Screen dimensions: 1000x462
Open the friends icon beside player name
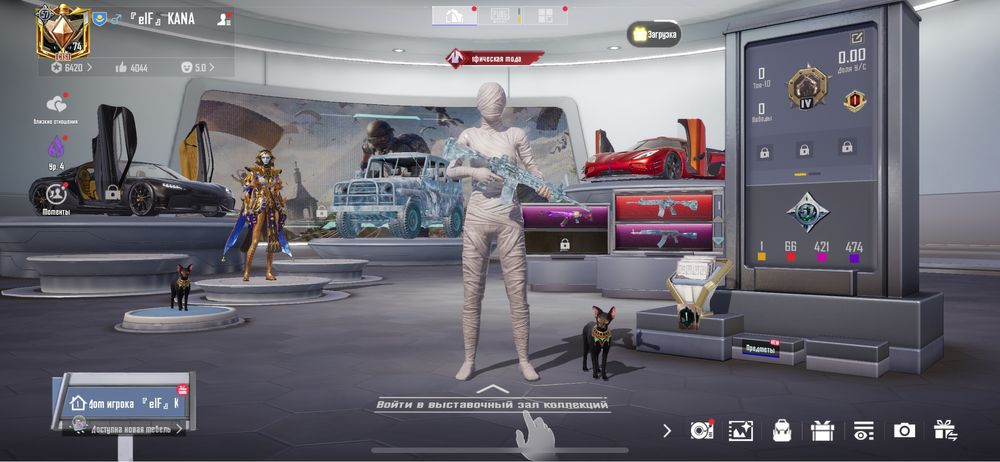[223, 19]
